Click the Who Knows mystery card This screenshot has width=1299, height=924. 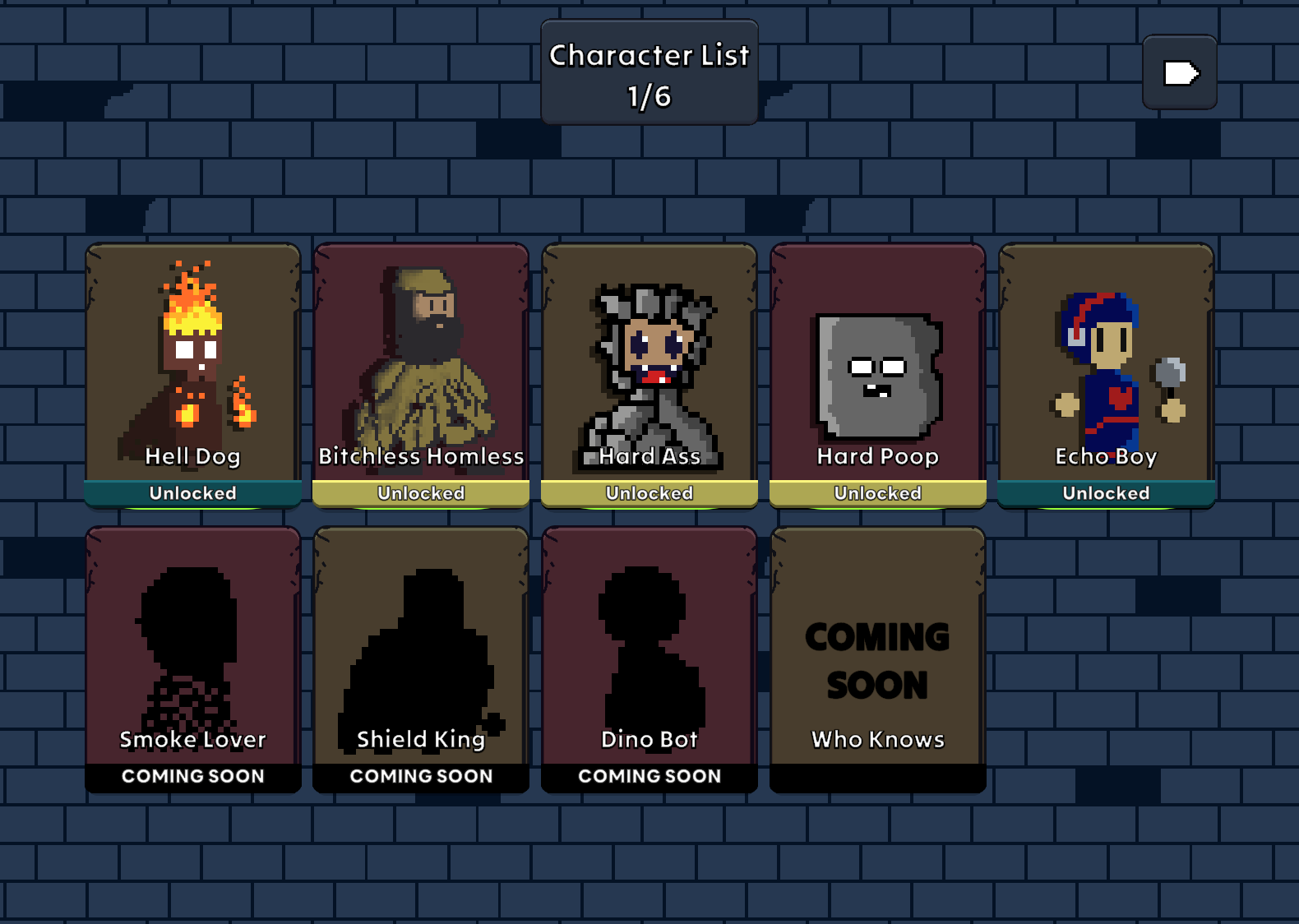click(x=878, y=659)
